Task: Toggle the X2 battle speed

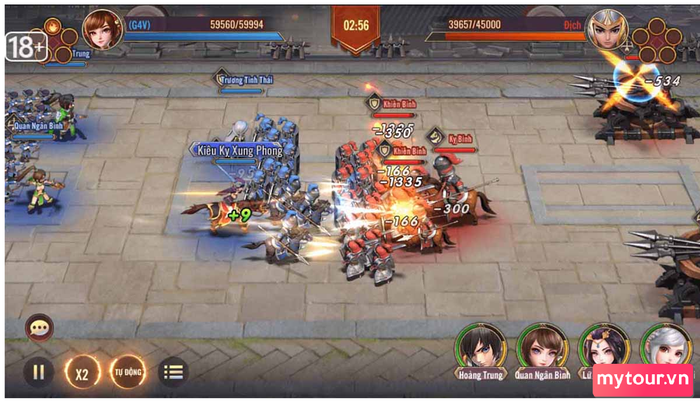Action: tap(83, 372)
